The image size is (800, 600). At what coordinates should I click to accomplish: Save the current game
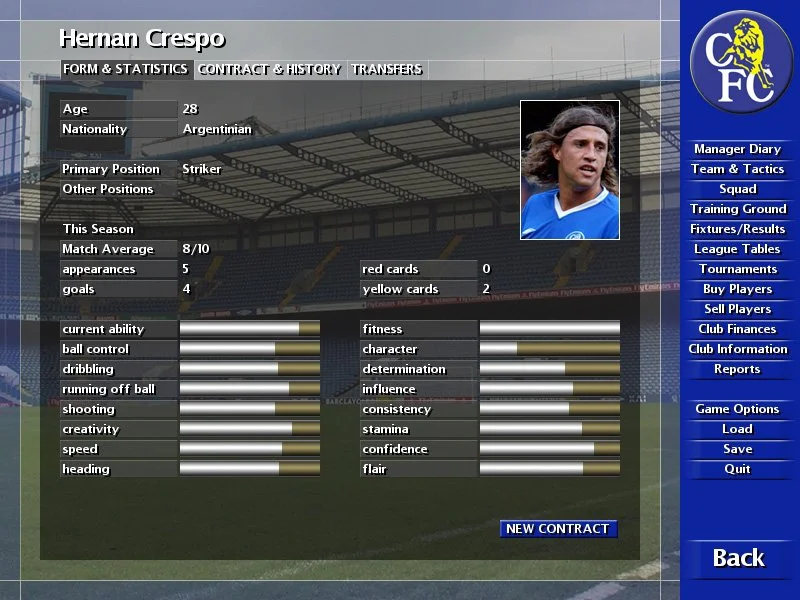(738, 449)
